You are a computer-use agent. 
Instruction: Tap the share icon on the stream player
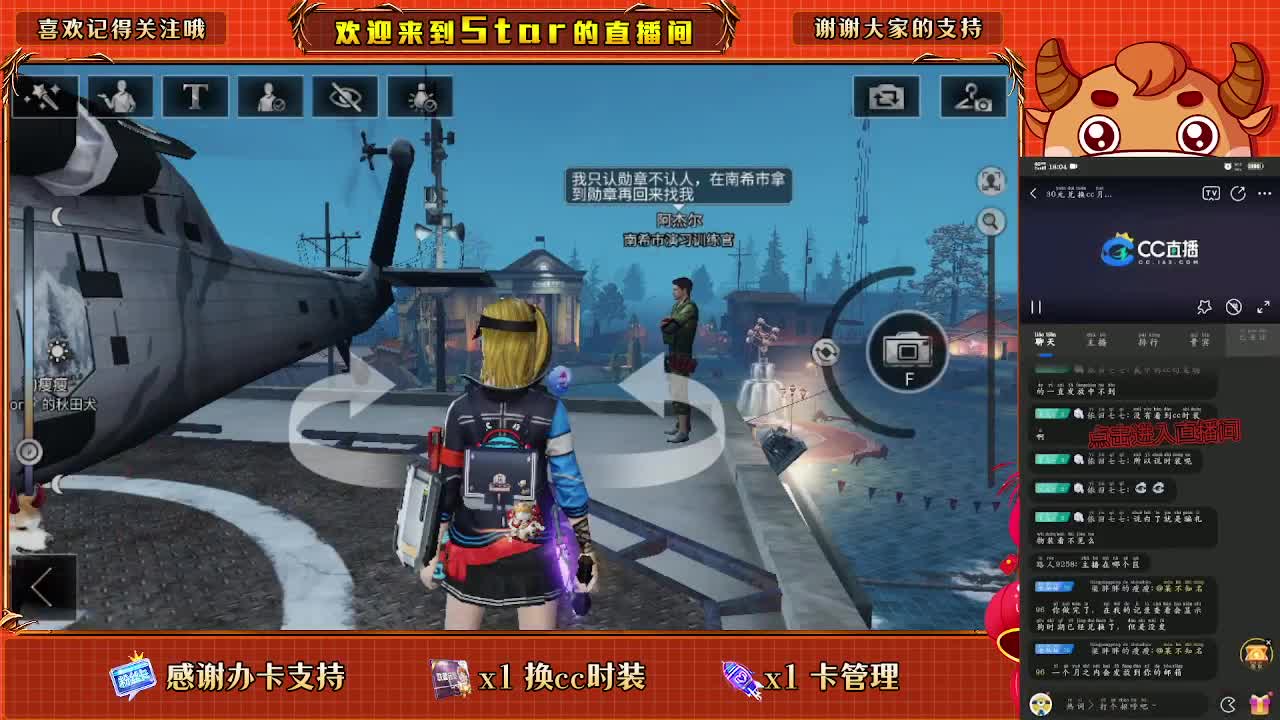click(x=1238, y=194)
